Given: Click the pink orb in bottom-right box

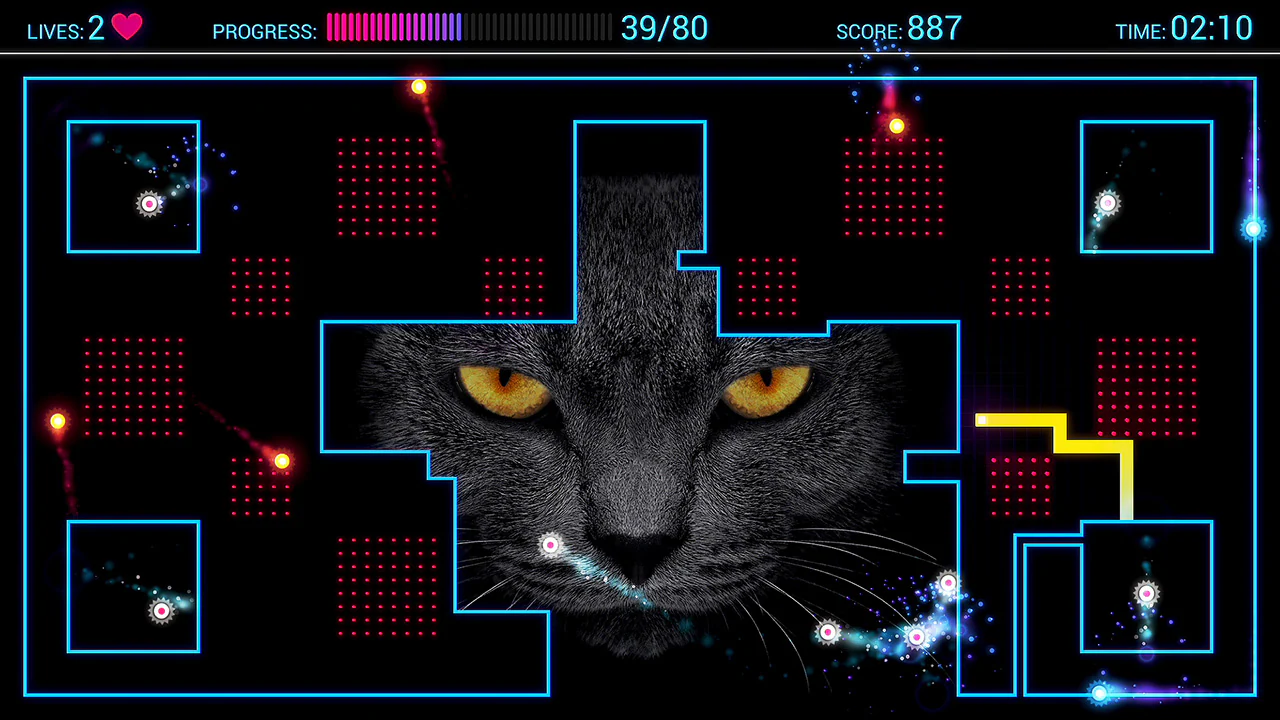Looking at the screenshot, I should (1145, 593).
